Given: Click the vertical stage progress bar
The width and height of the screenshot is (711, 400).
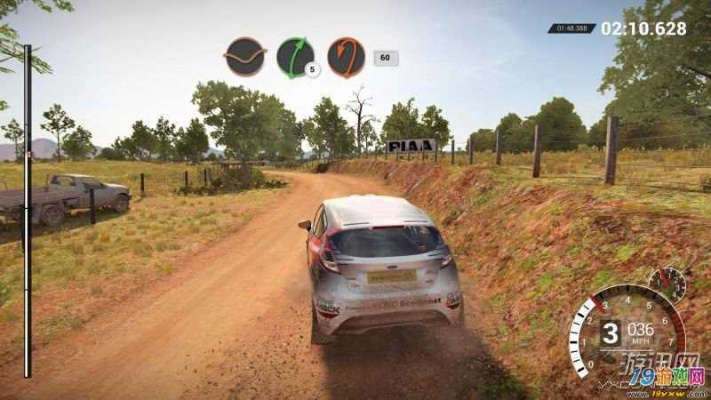Looking at the screenshot, I should click(x=27, y=210).
